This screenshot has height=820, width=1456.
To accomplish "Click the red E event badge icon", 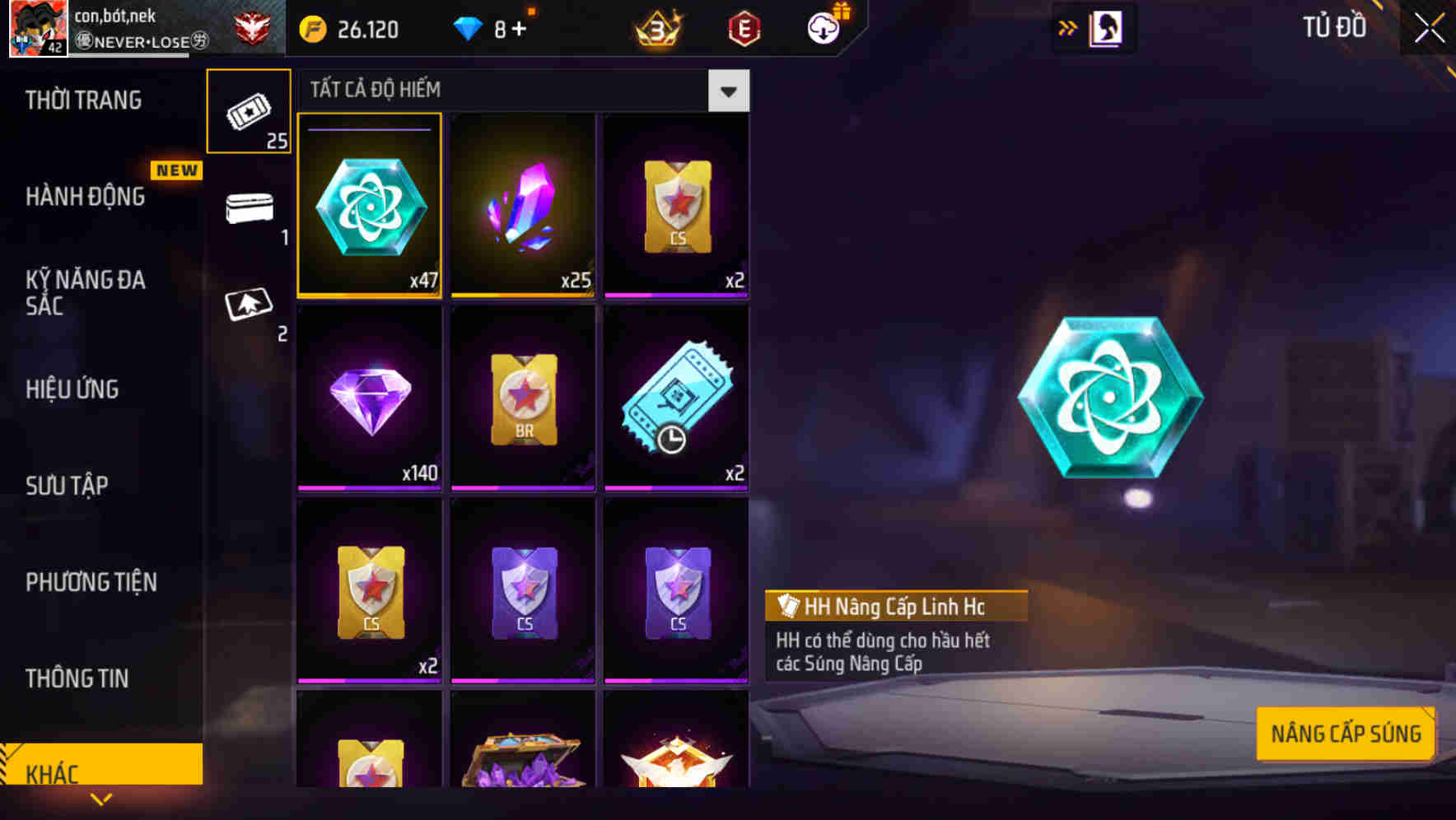I will coord(743,29).
